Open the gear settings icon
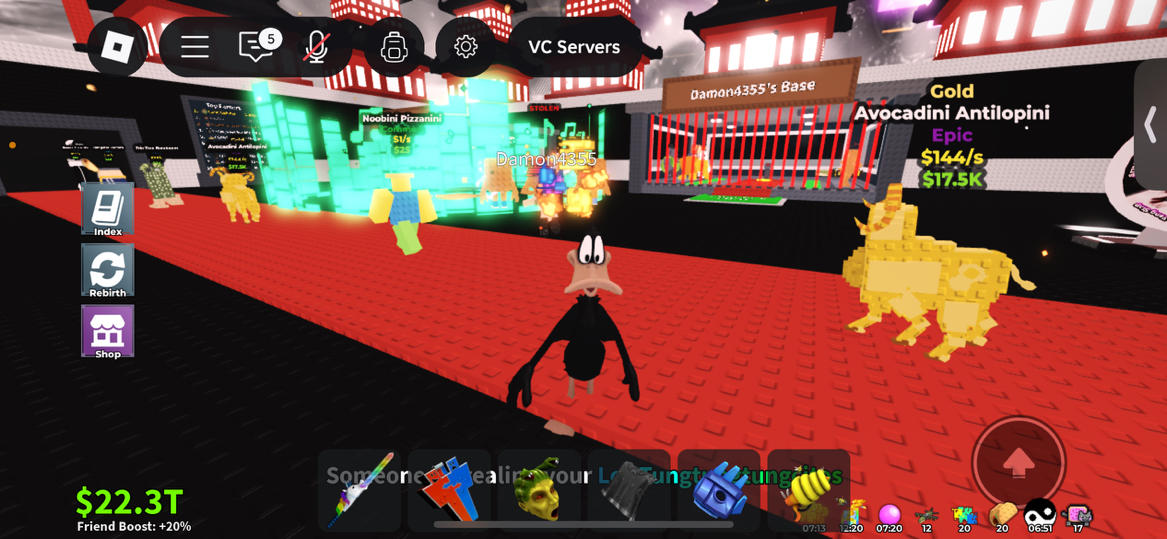Image resolution: width=1167 pixels, height=539 pixels. pos(465,47)
